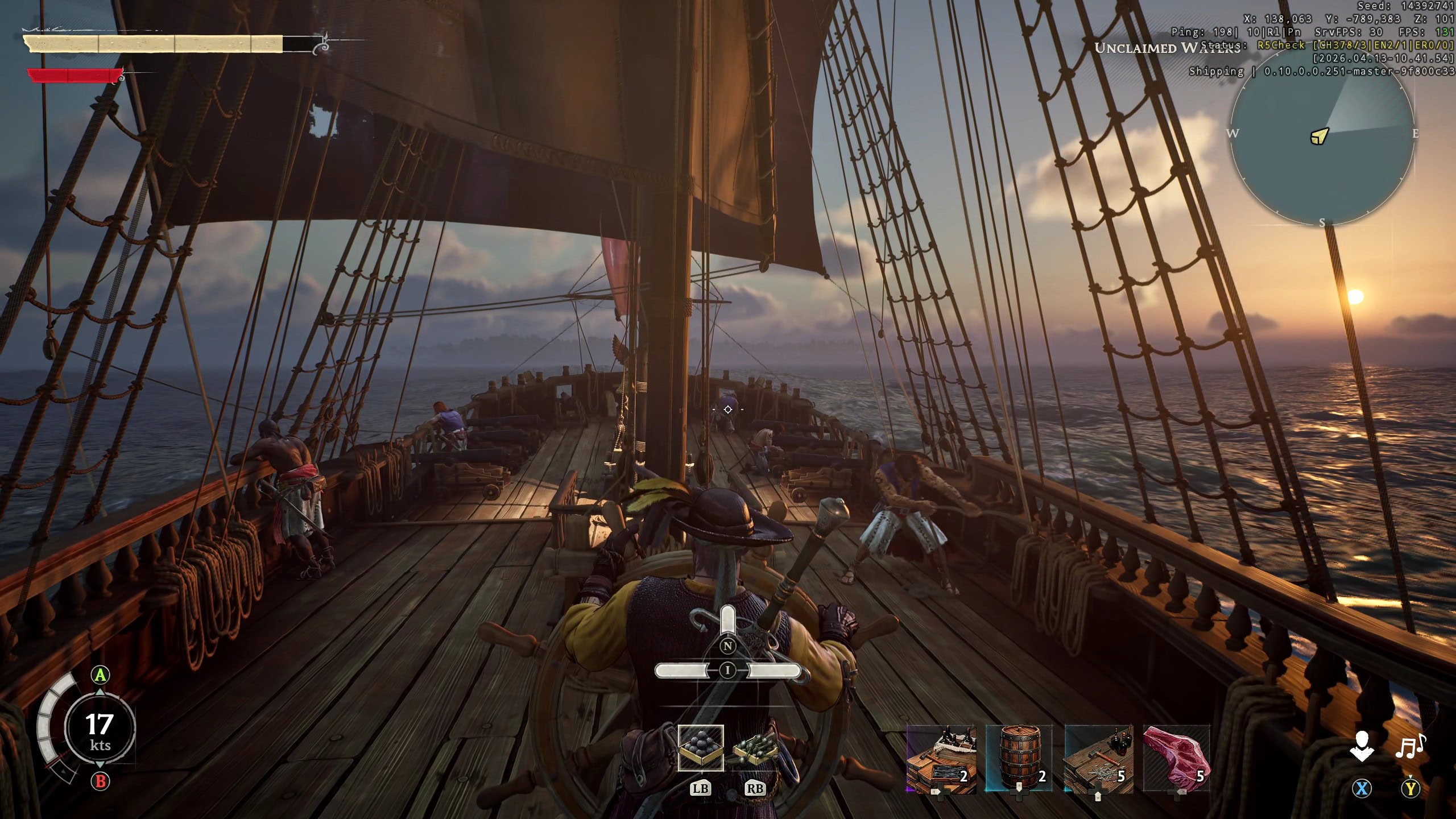Select the wooden barrel item slot
Image resolution: width=1456 pixels, height=819 pixels.
(1019, 759)
